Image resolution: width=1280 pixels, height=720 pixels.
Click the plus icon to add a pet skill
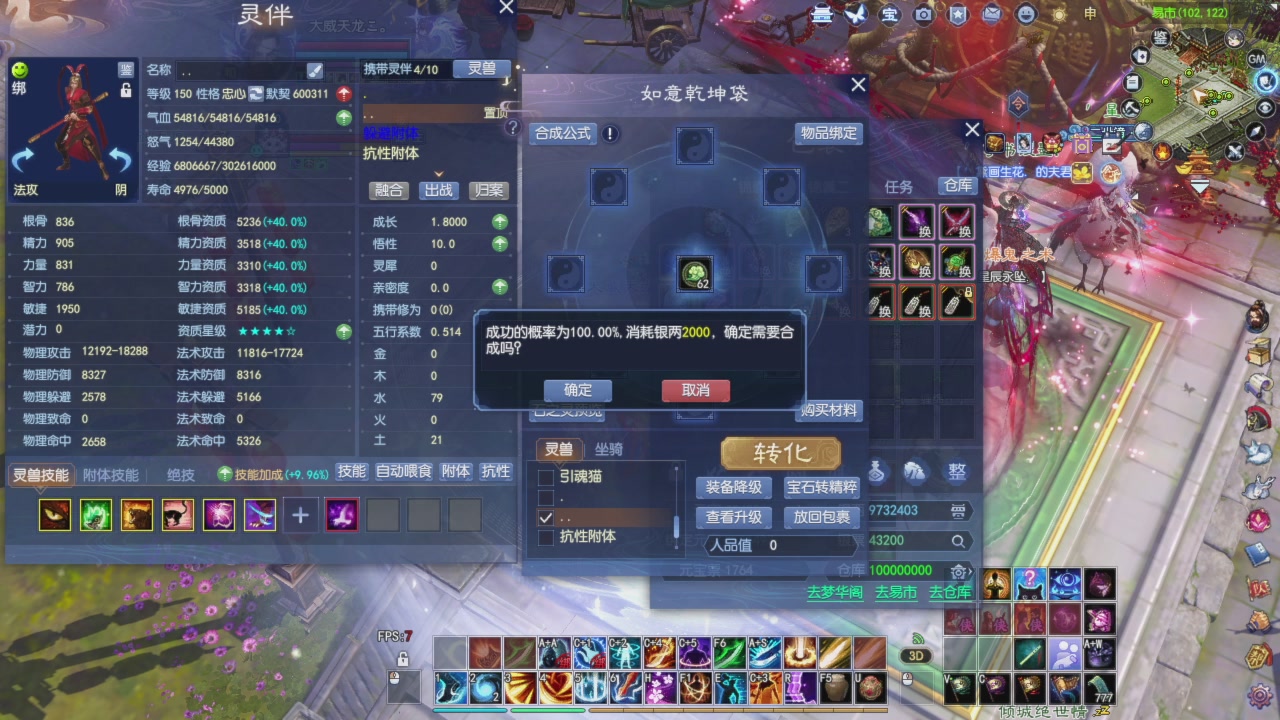click(300, 514)
